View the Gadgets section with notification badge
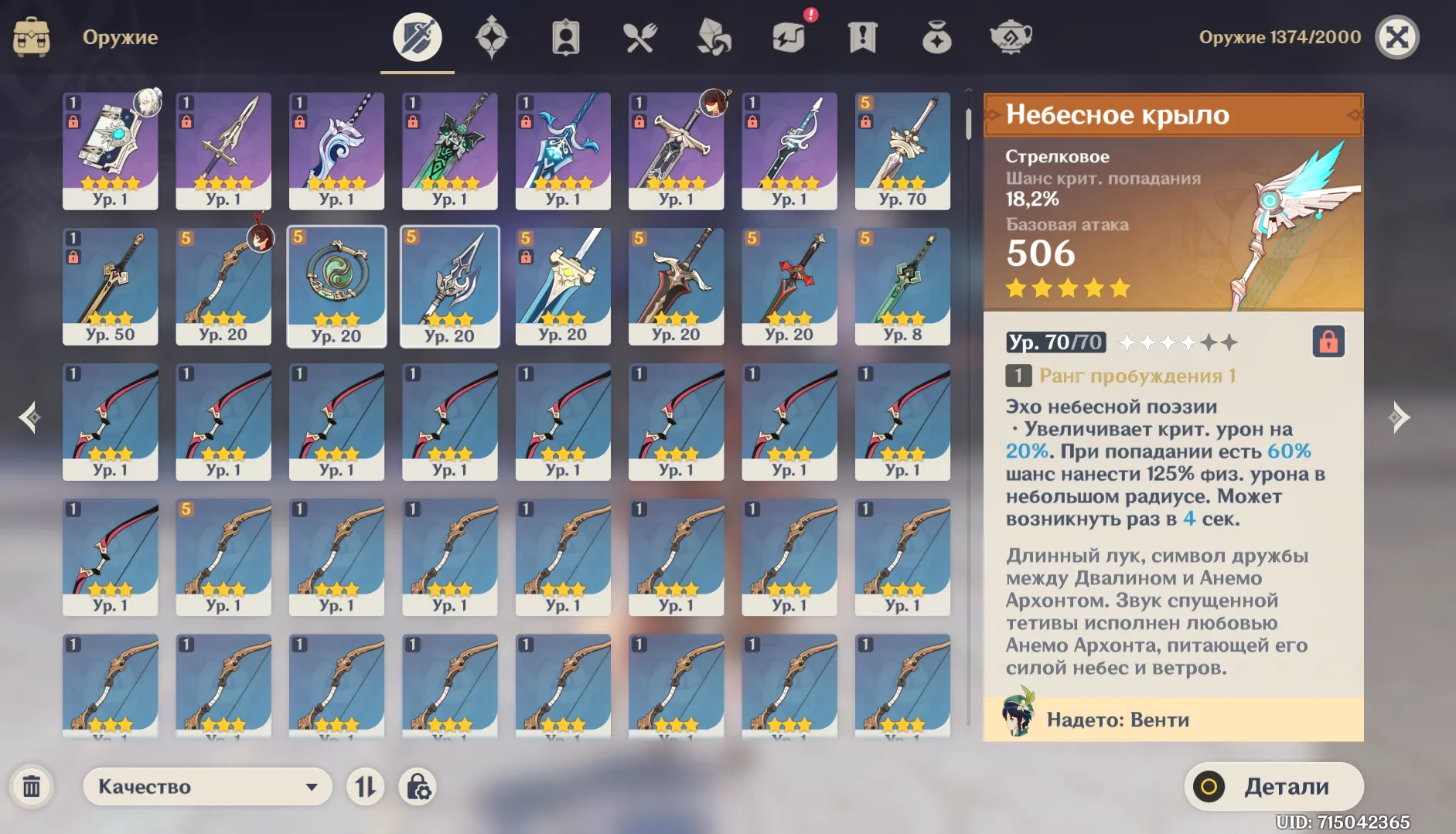The width and height of the screenshot is (1456, 834). click(789, 36)
